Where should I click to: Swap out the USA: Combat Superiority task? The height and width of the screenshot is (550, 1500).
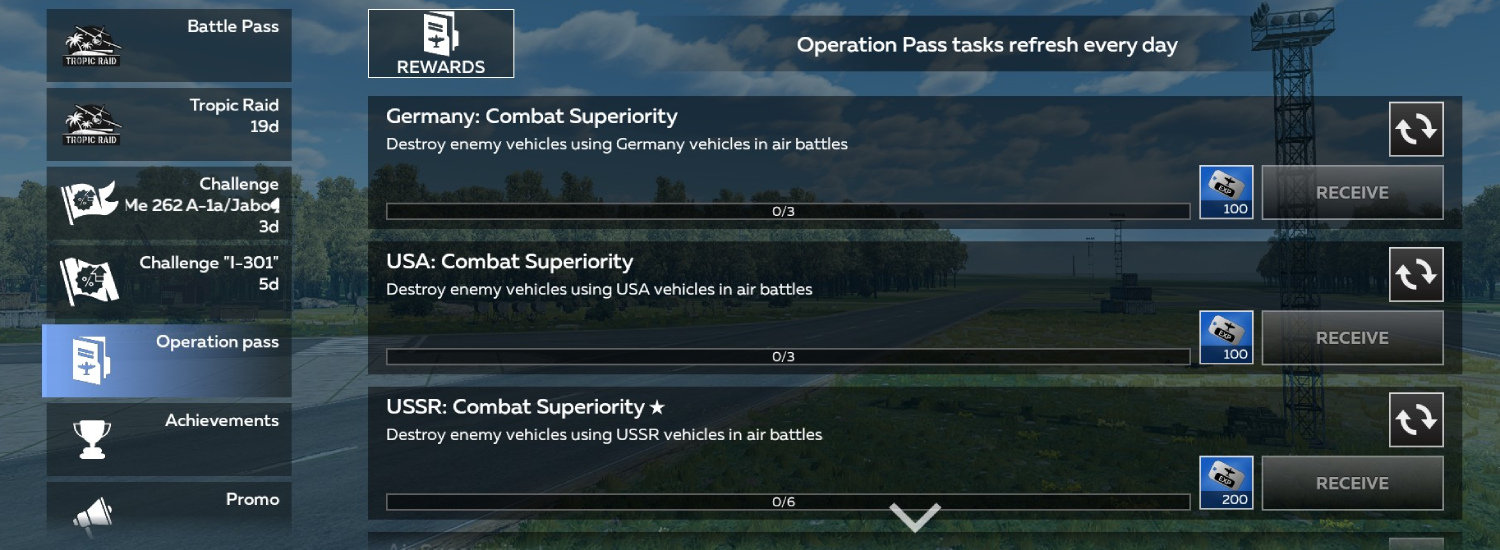point(1416,274)
